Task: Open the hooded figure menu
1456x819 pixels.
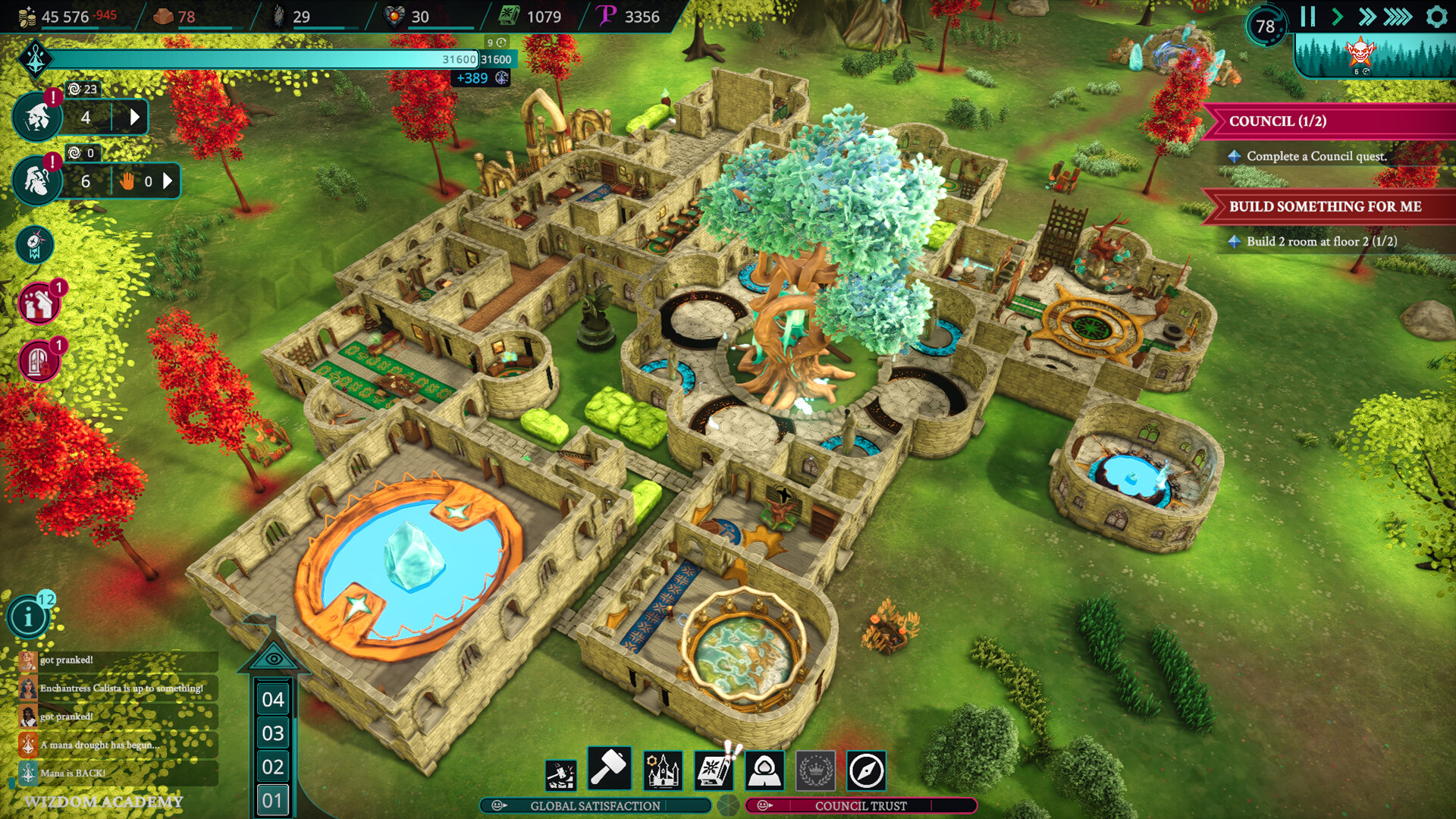Action: click(764, 771)
